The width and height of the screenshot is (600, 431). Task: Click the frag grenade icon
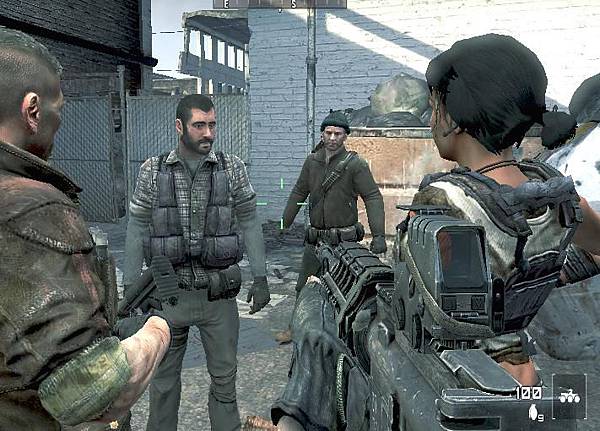[531, 411]
